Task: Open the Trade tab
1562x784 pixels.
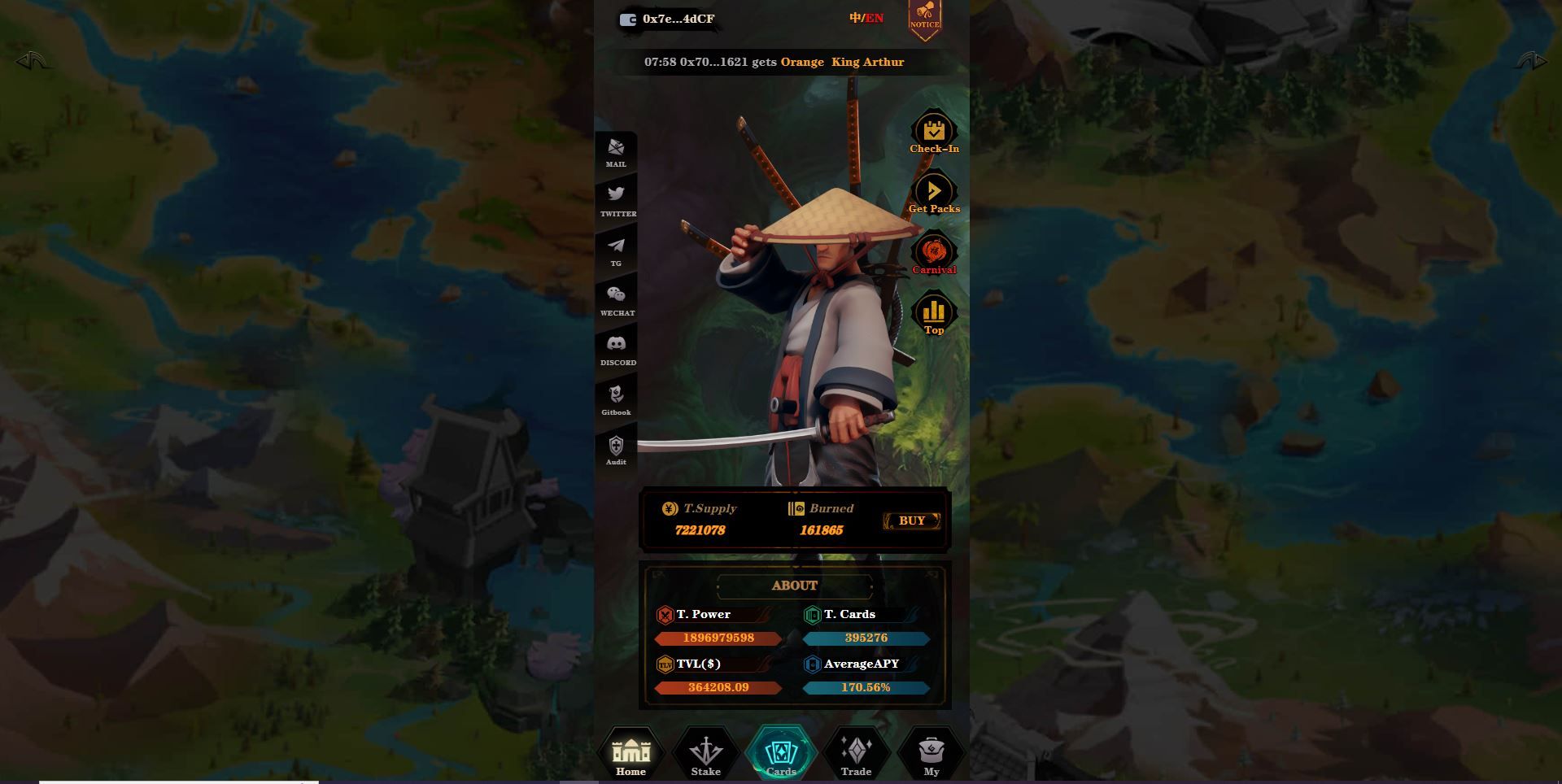Action: (856, 753)
